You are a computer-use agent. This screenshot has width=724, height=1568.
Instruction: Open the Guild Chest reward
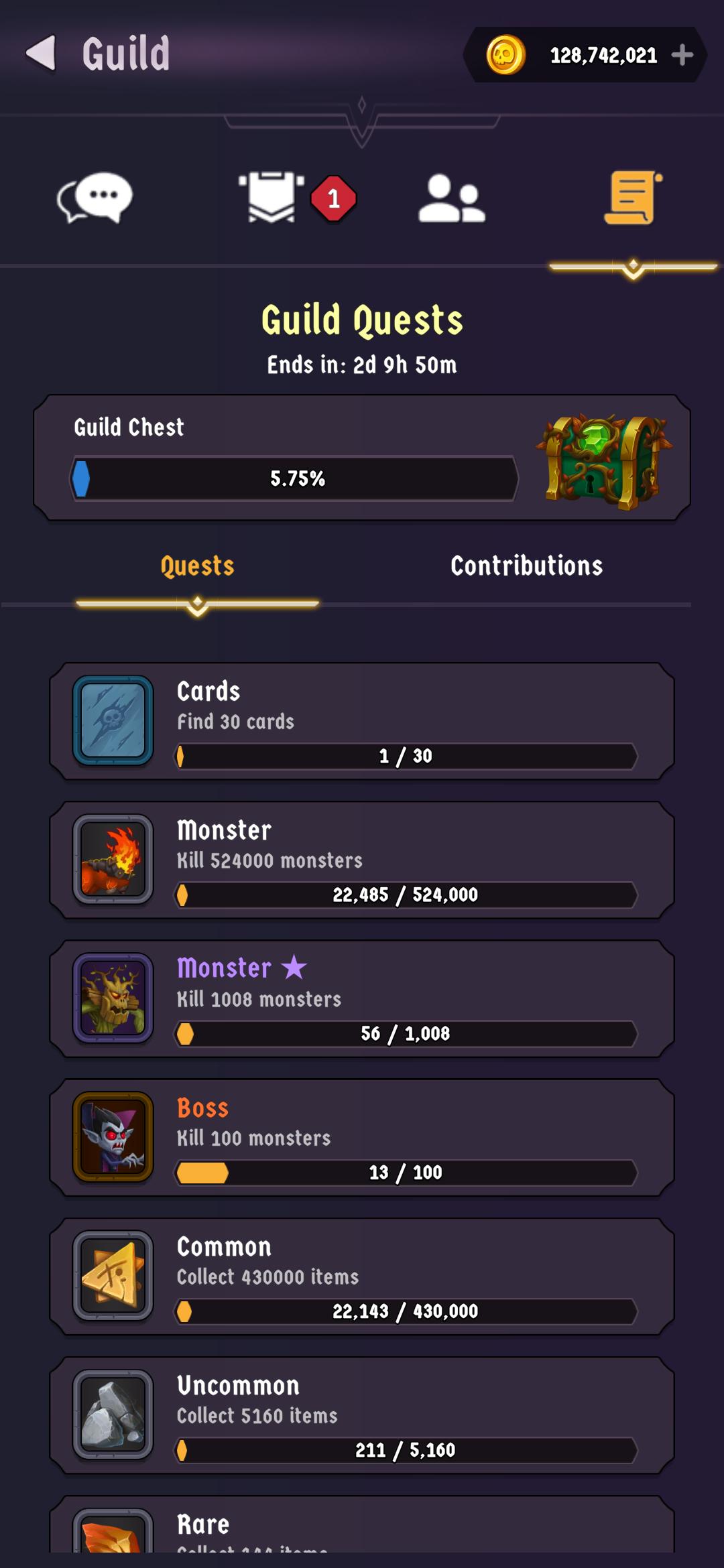[x=604, y=460]
